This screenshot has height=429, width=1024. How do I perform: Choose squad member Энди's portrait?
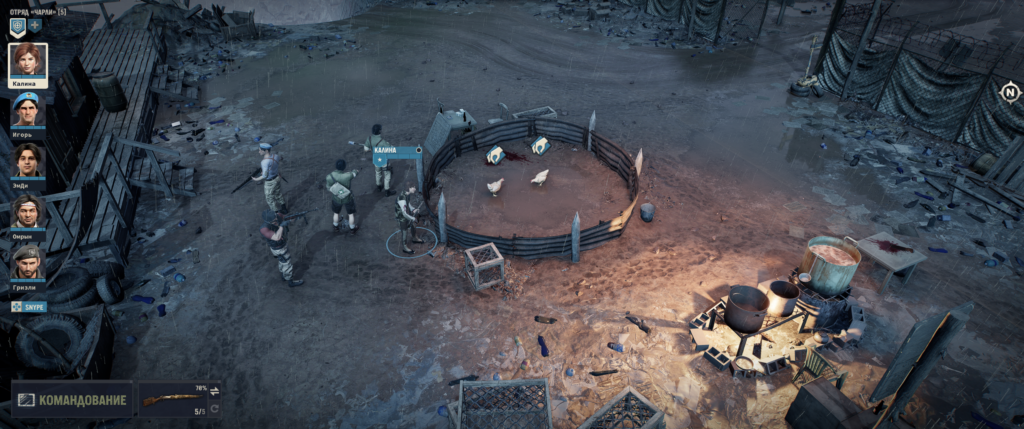pyautogui.click(x=28, y=160)
